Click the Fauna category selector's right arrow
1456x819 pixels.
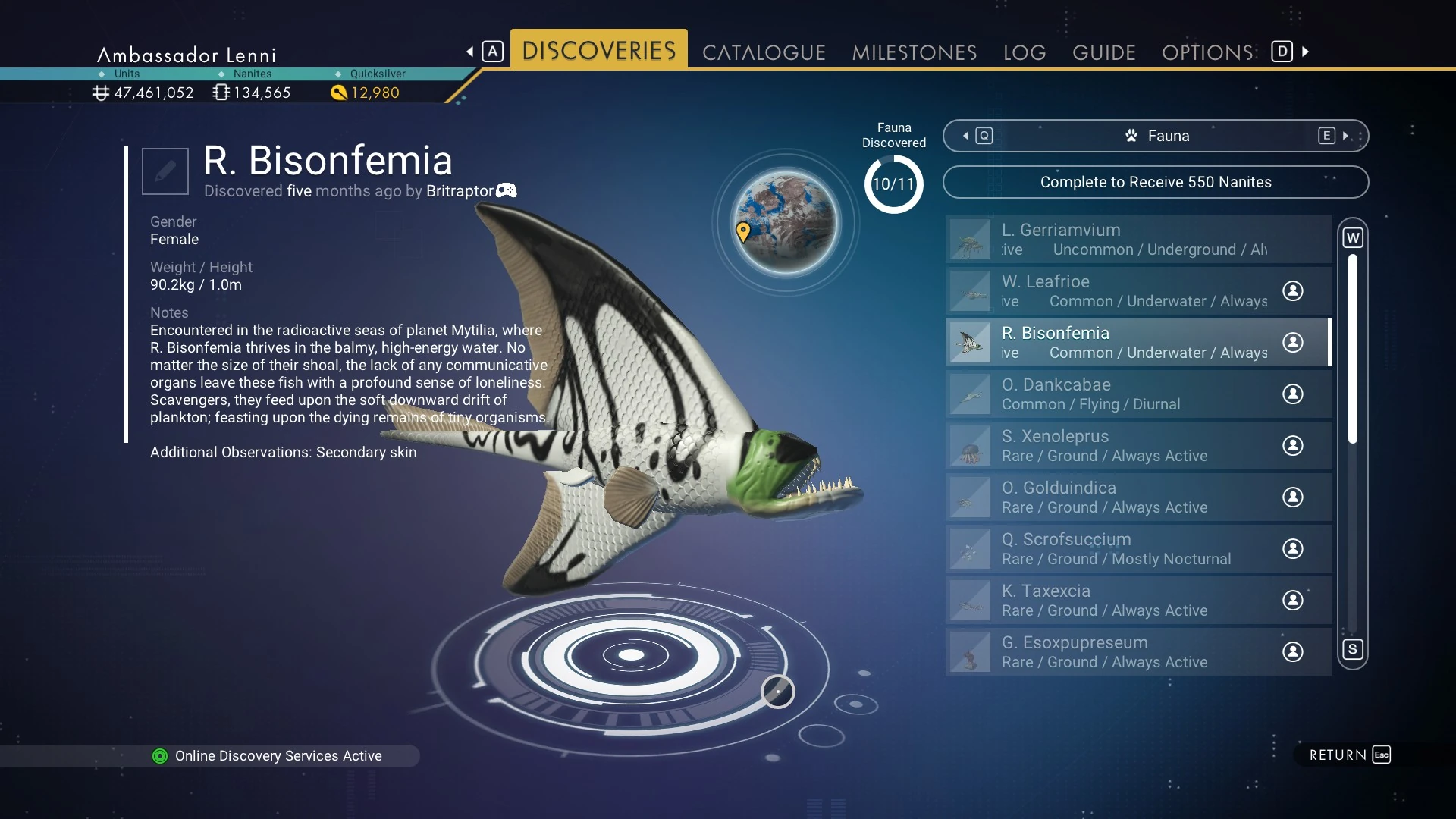pyautogui.click(x=1345, y=136)
